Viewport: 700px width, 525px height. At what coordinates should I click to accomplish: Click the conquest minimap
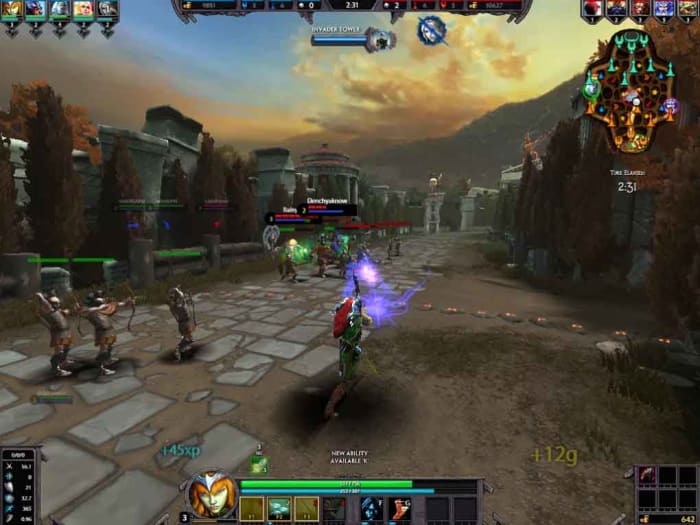629,91
